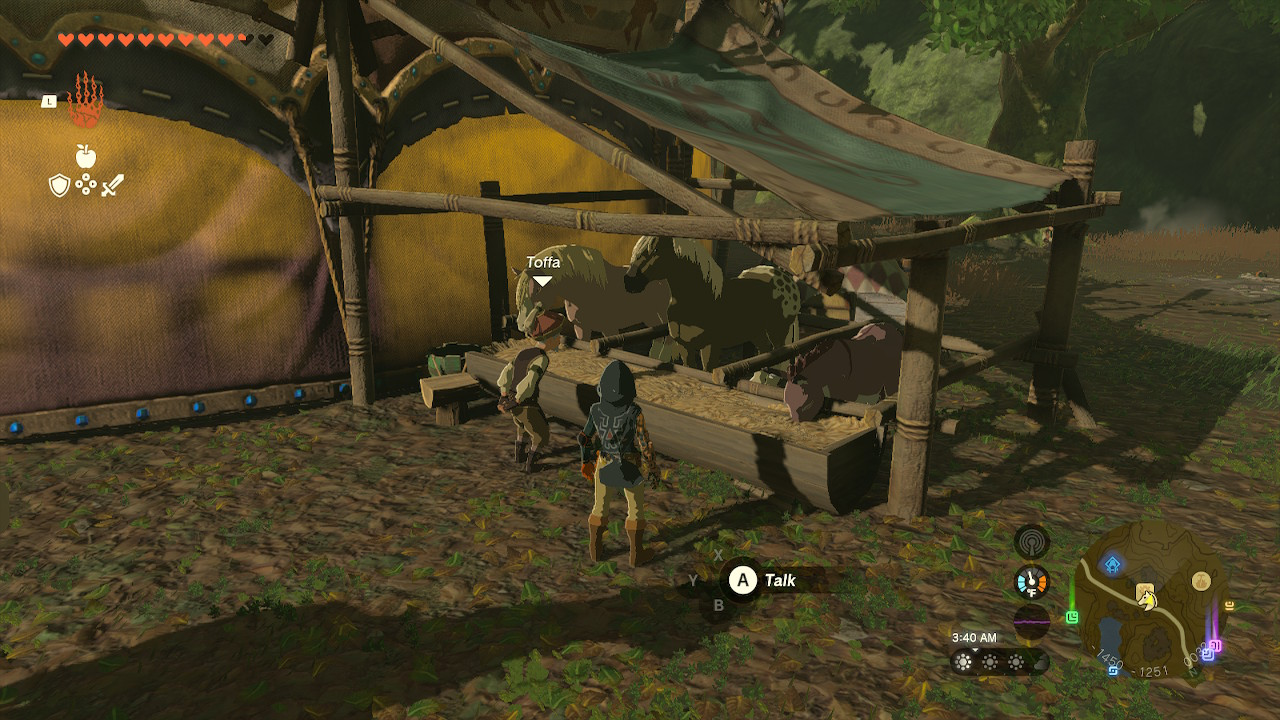Click the leftmost red heart in the health bar

point(64,39)
